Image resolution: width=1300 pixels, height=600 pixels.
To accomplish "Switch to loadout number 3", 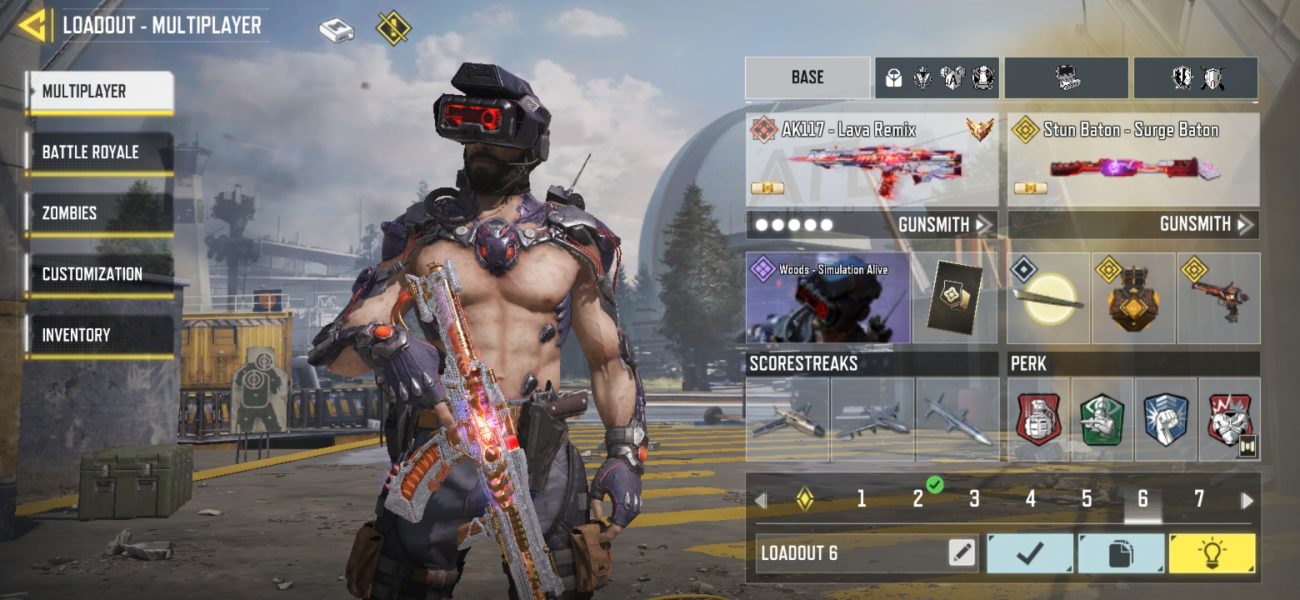I will click(x=974, y=499).
